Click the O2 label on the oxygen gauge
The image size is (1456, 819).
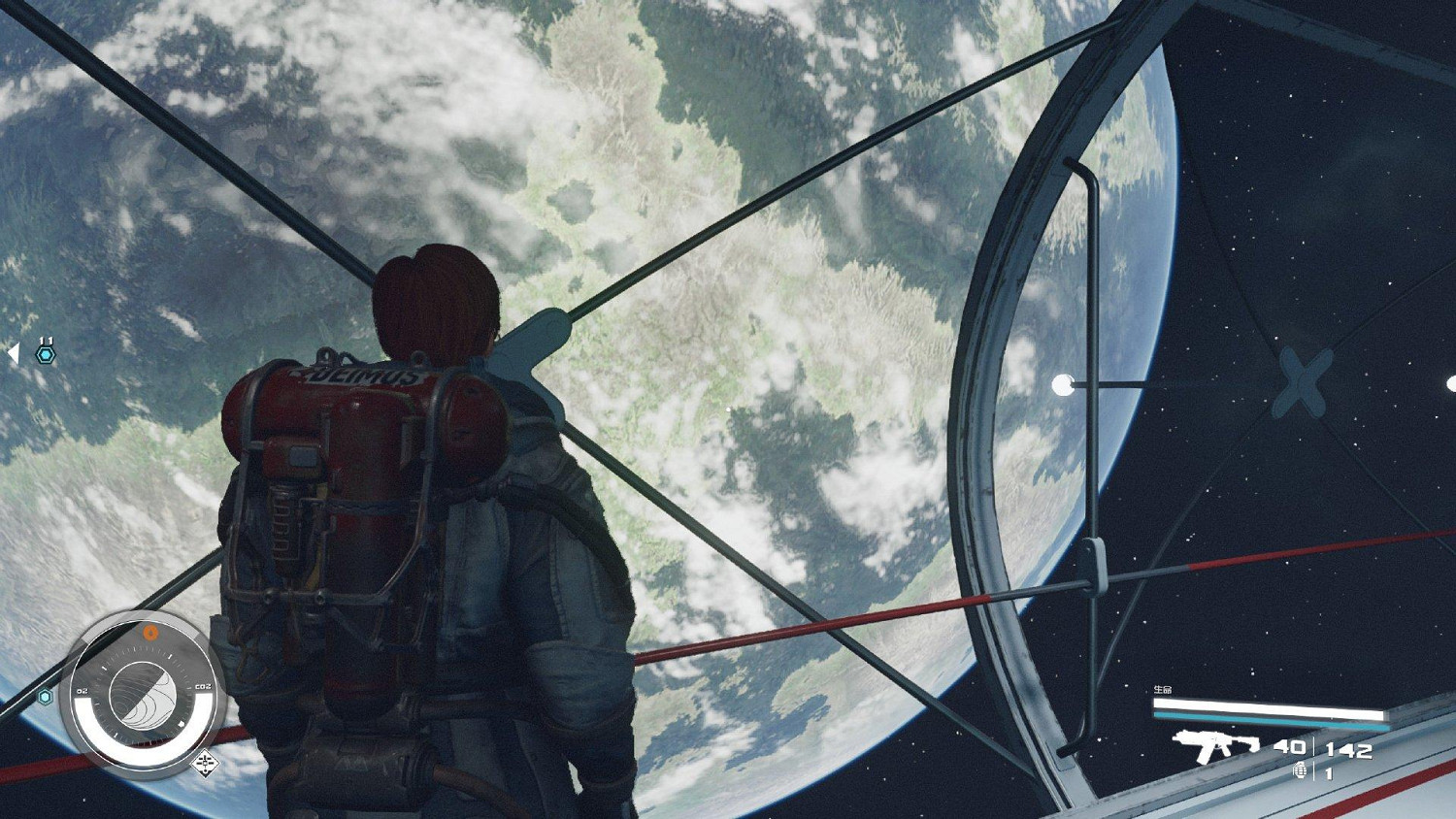pyautogui.click(x=82, y=691)
